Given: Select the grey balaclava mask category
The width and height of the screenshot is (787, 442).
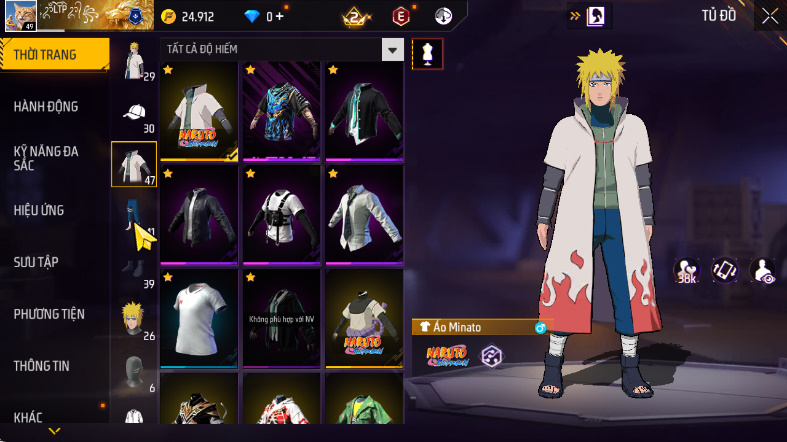Looking at the screenshot, I should coord(133,370).
